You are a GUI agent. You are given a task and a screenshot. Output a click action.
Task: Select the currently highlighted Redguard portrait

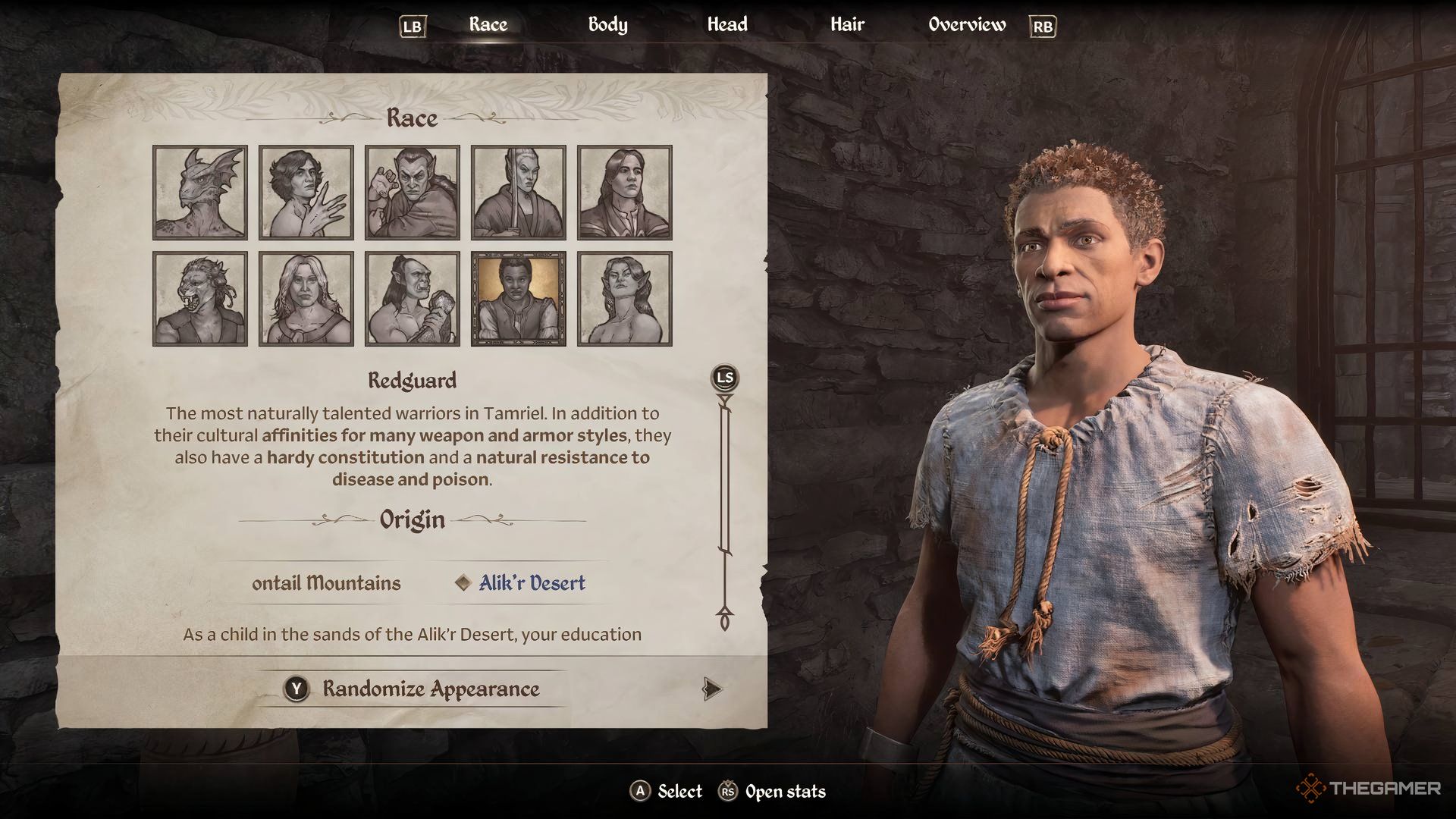519,298
